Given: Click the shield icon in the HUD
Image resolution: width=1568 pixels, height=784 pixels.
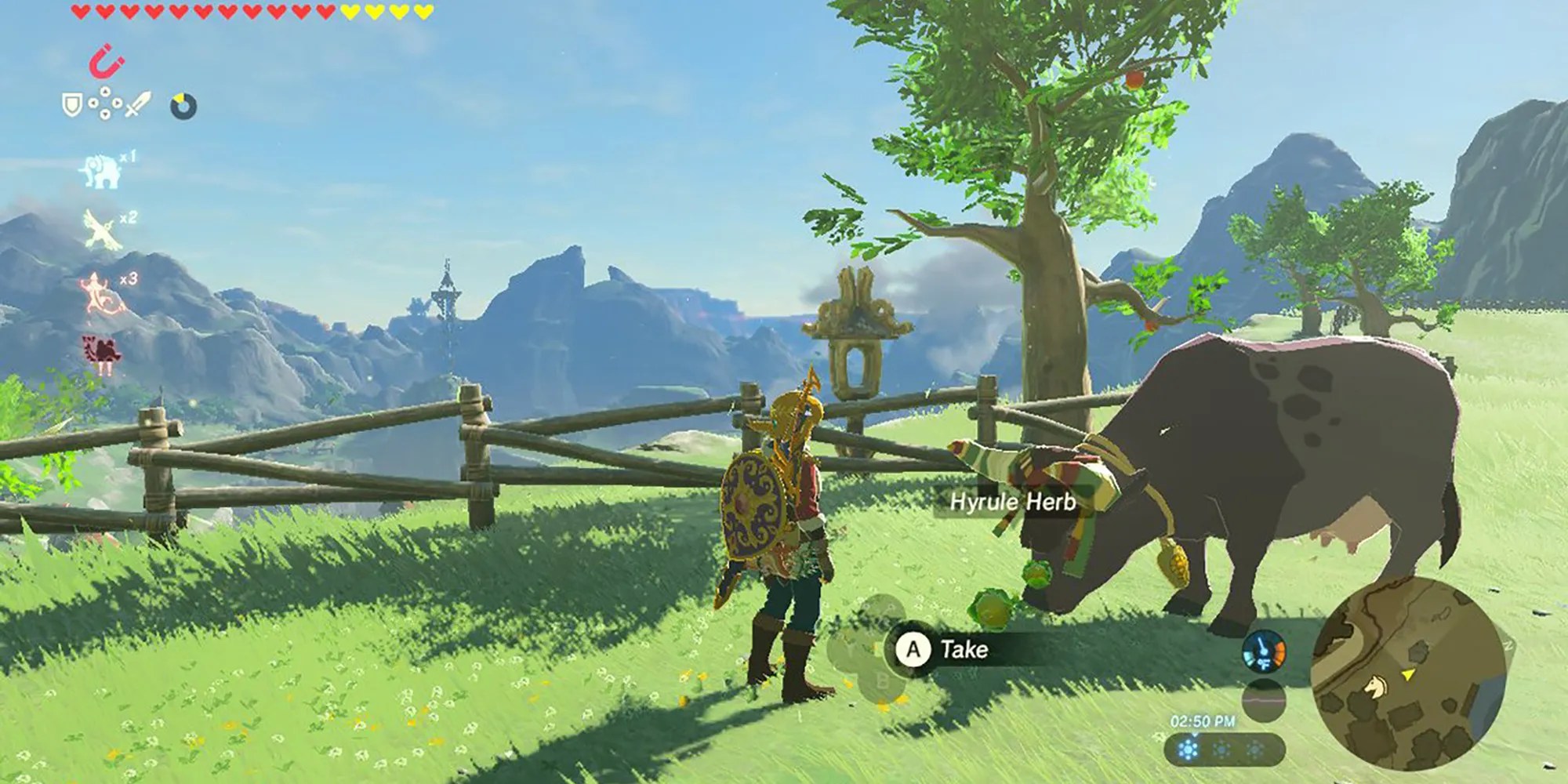Looking at the screenshot, I should (x=71, y=103).
